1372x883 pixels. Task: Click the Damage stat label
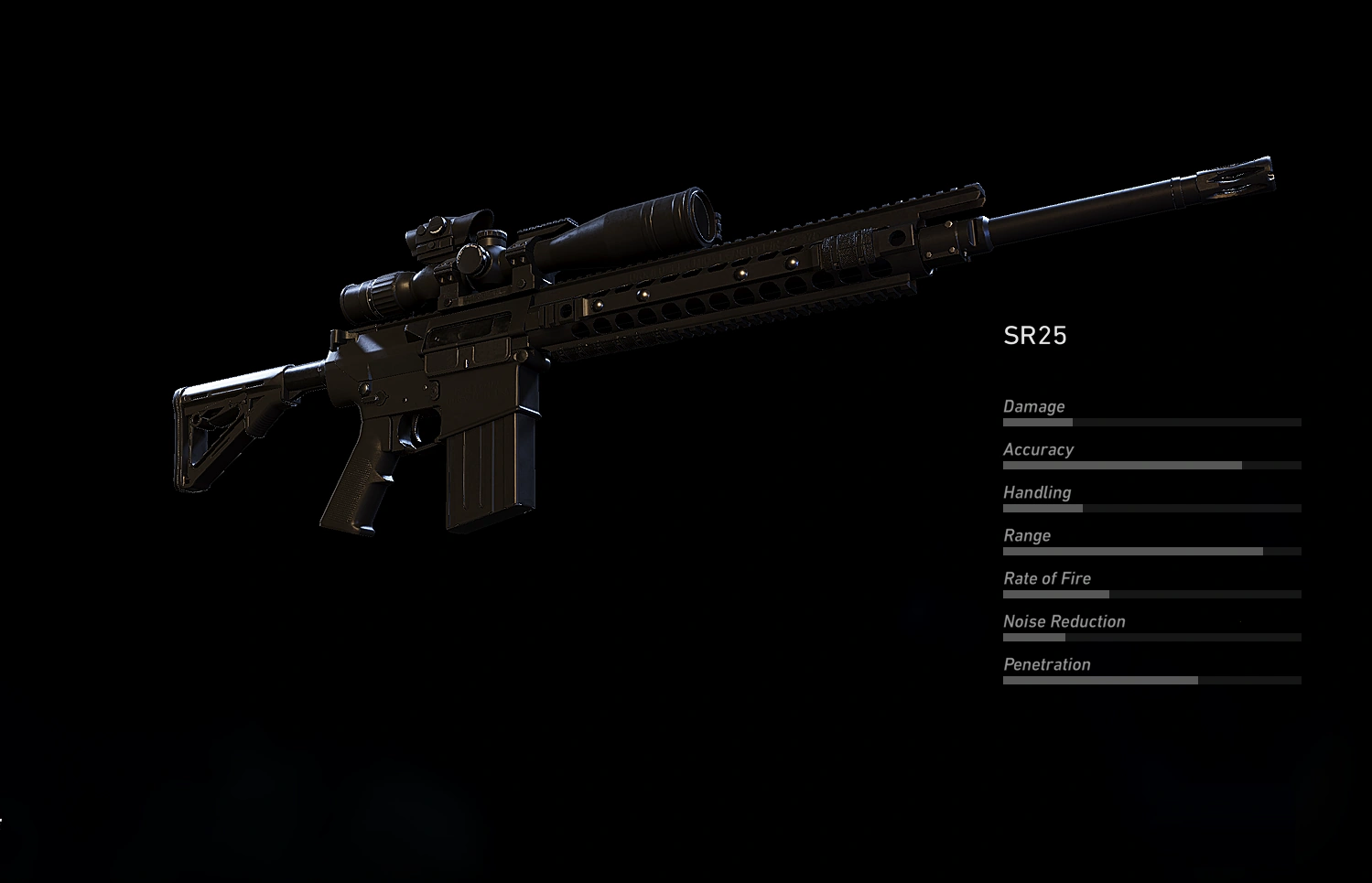coord(1035,406)
